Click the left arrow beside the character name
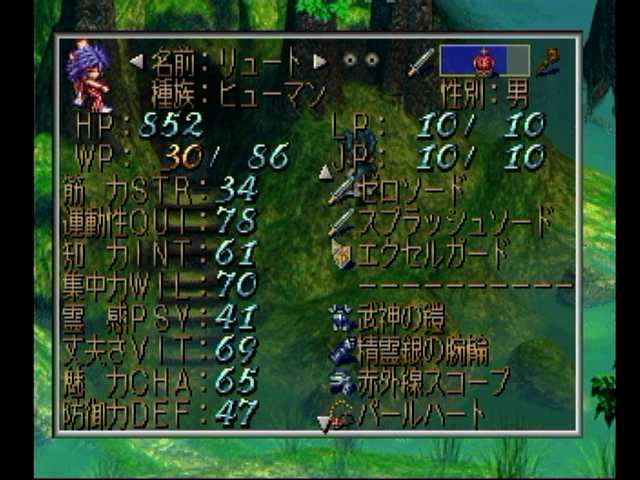Image resolution: width=640 pixels, height=480 pixels. [x=136, y=61]
